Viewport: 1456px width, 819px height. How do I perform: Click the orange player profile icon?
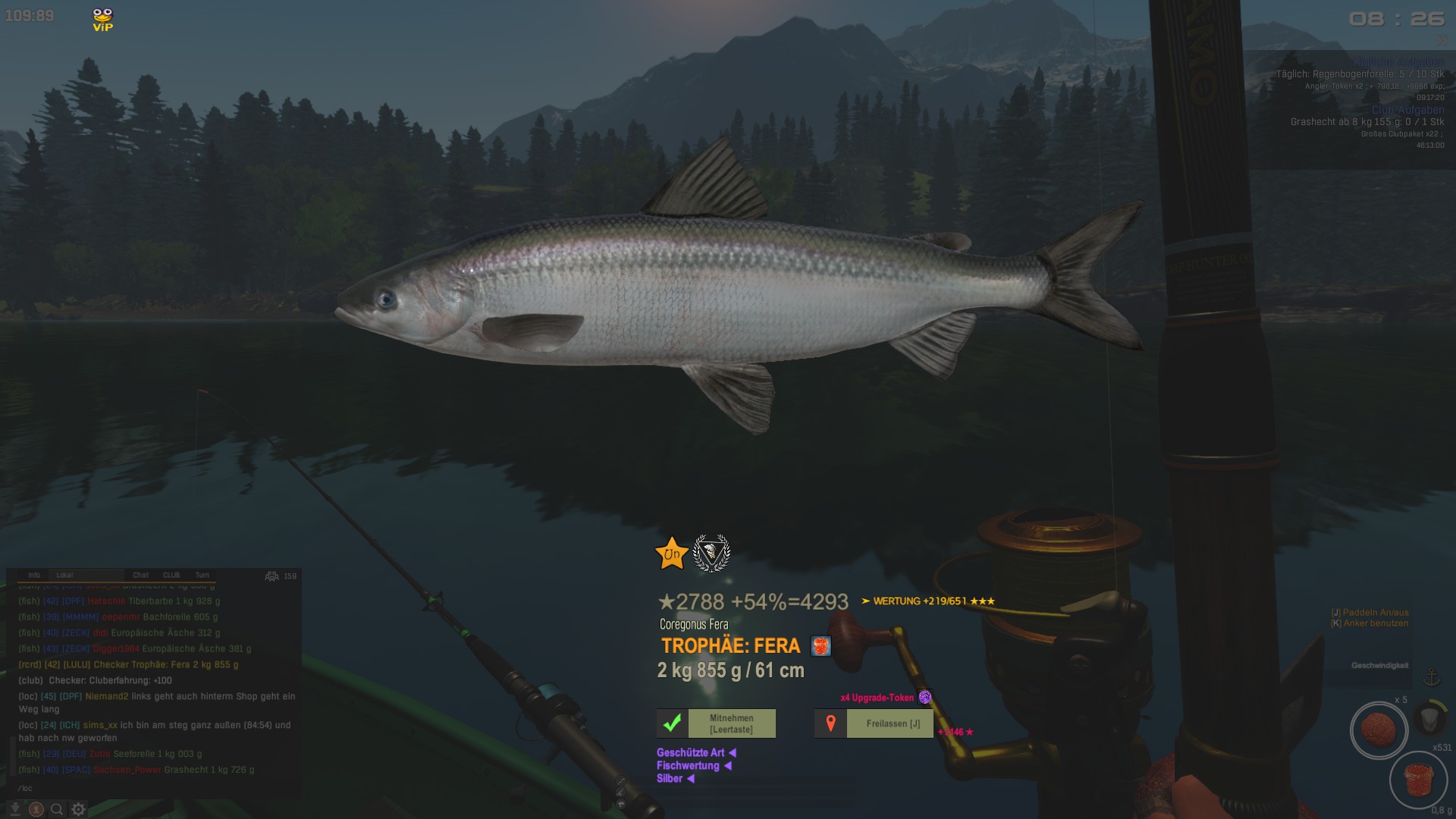tap(36, 809)
